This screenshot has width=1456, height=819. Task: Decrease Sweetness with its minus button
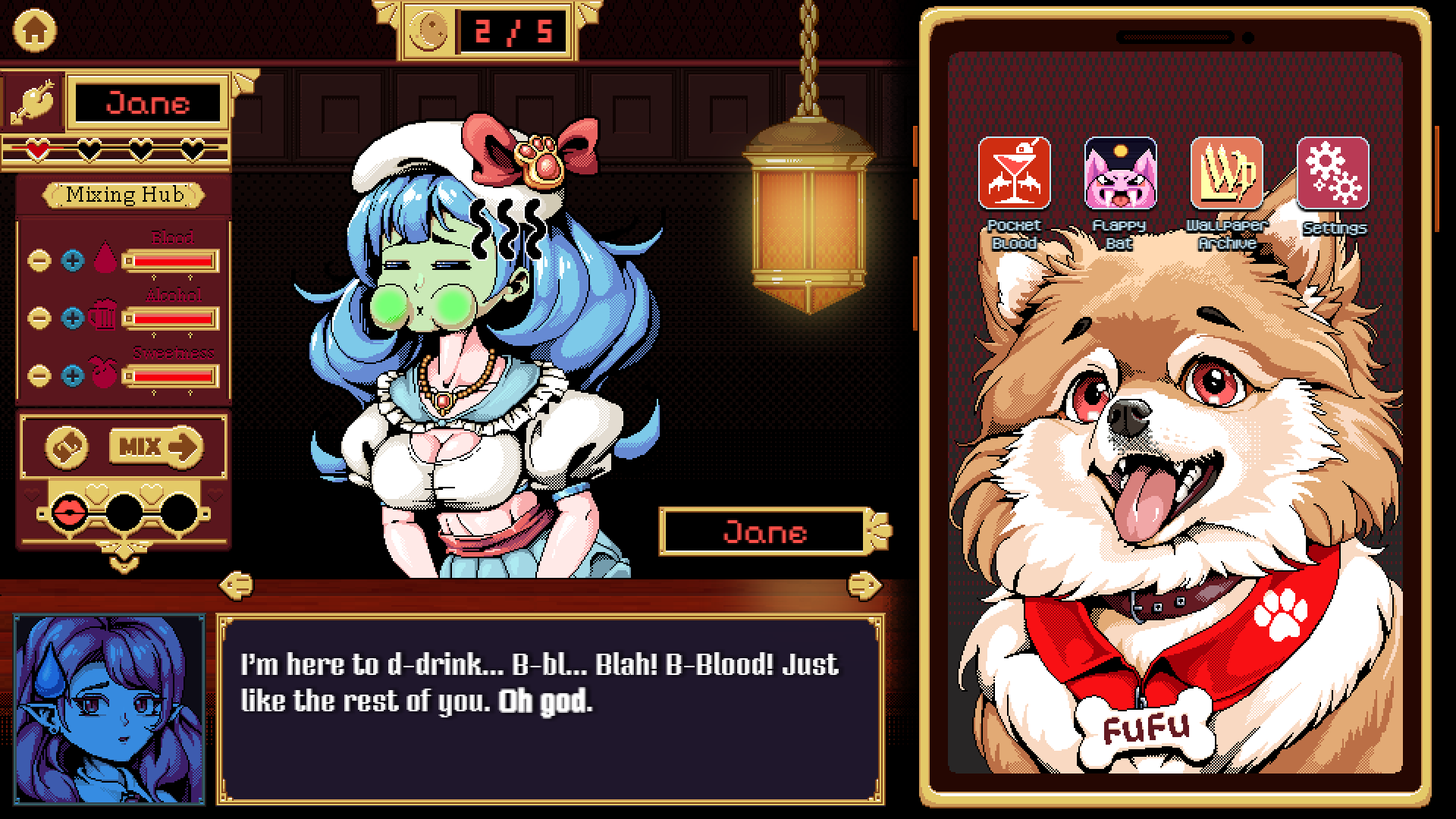click(40, 377)
